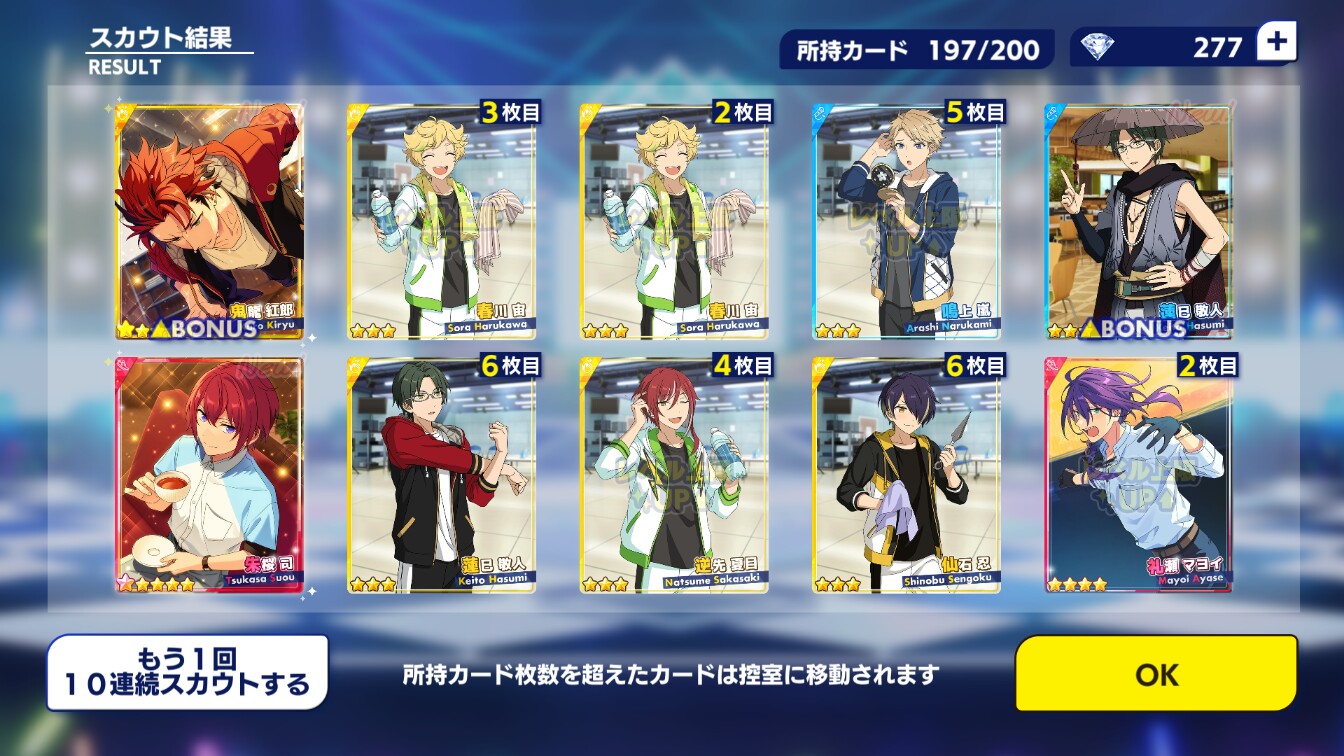View the Shinobu Sengoku card

click(x=906, y=475)
